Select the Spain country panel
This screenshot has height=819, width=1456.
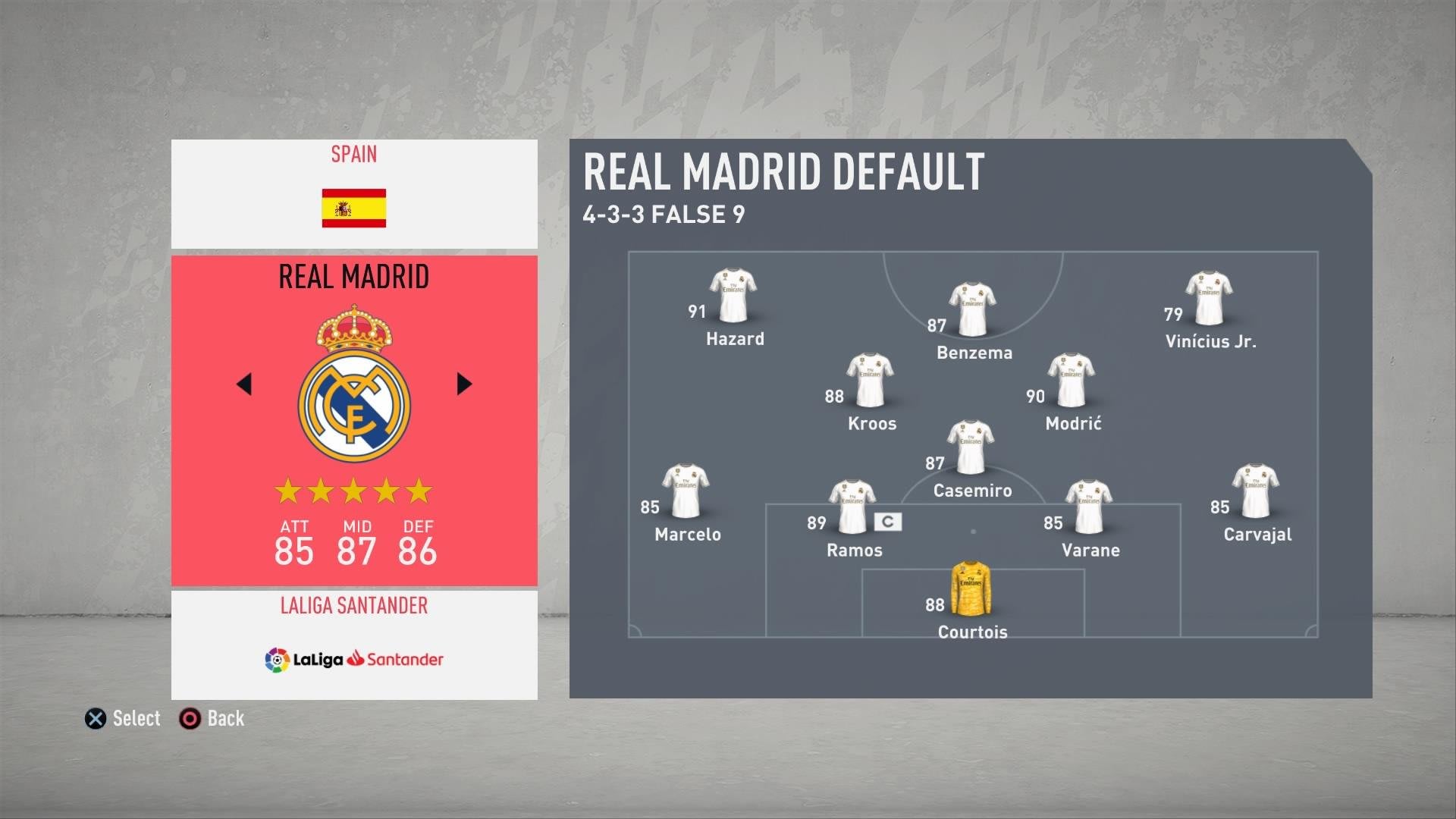pyautogui.click(x=354, y=193)
